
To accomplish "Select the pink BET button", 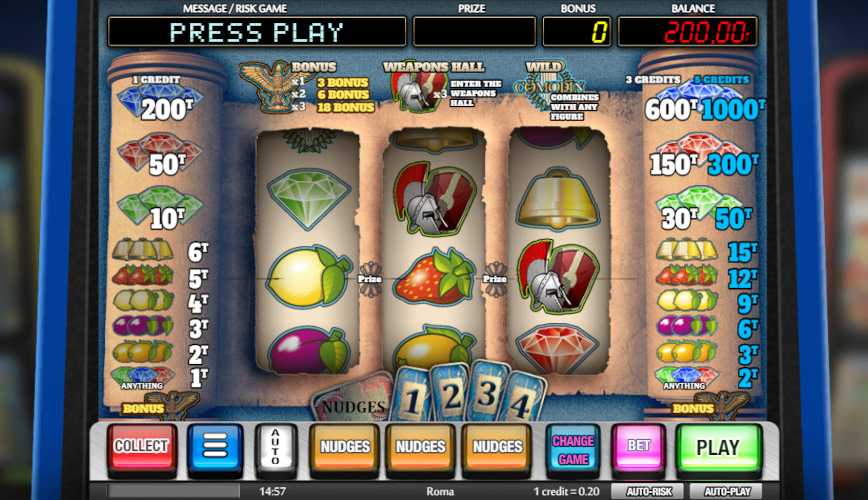I will coord(639,448).
